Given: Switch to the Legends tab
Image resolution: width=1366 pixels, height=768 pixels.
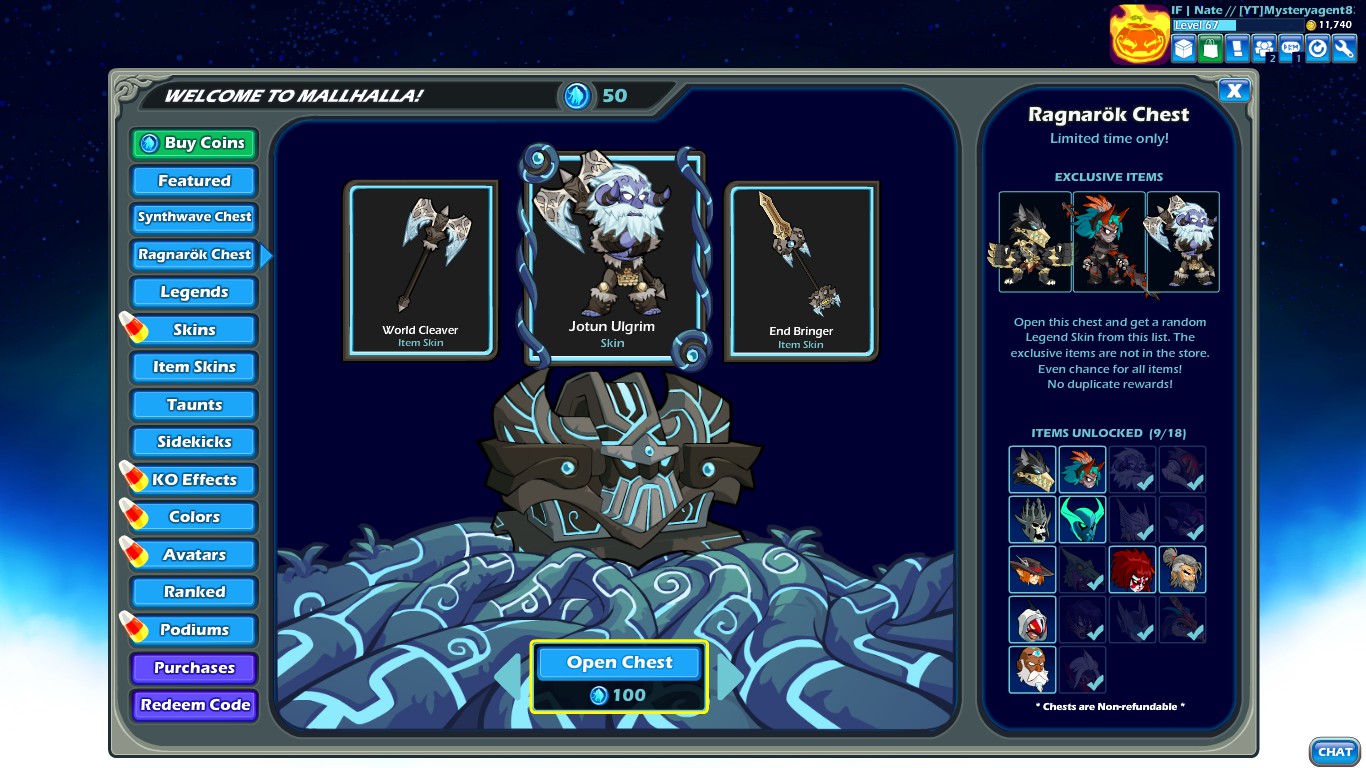Looking at the screenshot, I should click(193, 292).
